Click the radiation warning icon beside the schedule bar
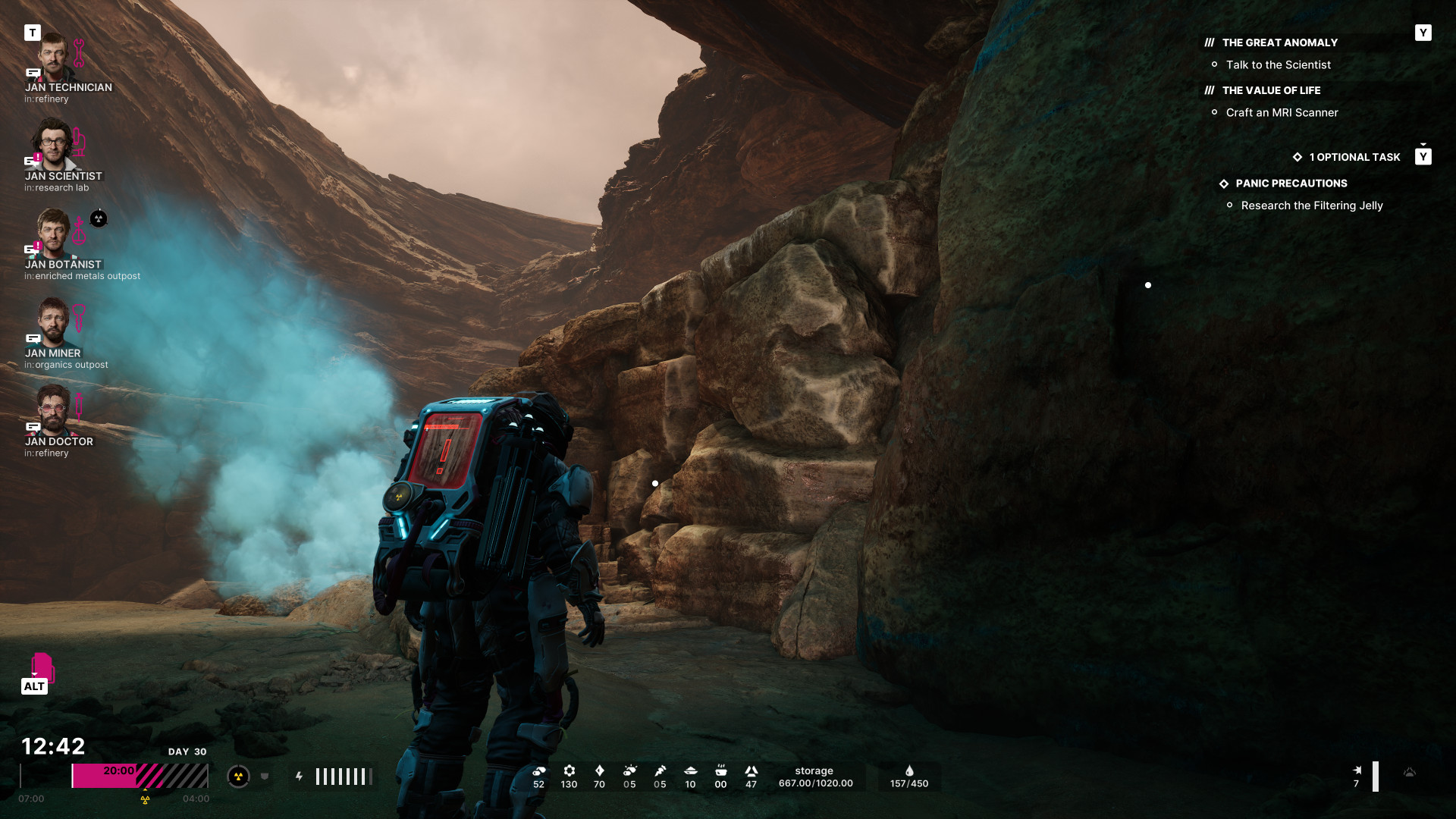 pyautogui.click(x=238, y=777)
